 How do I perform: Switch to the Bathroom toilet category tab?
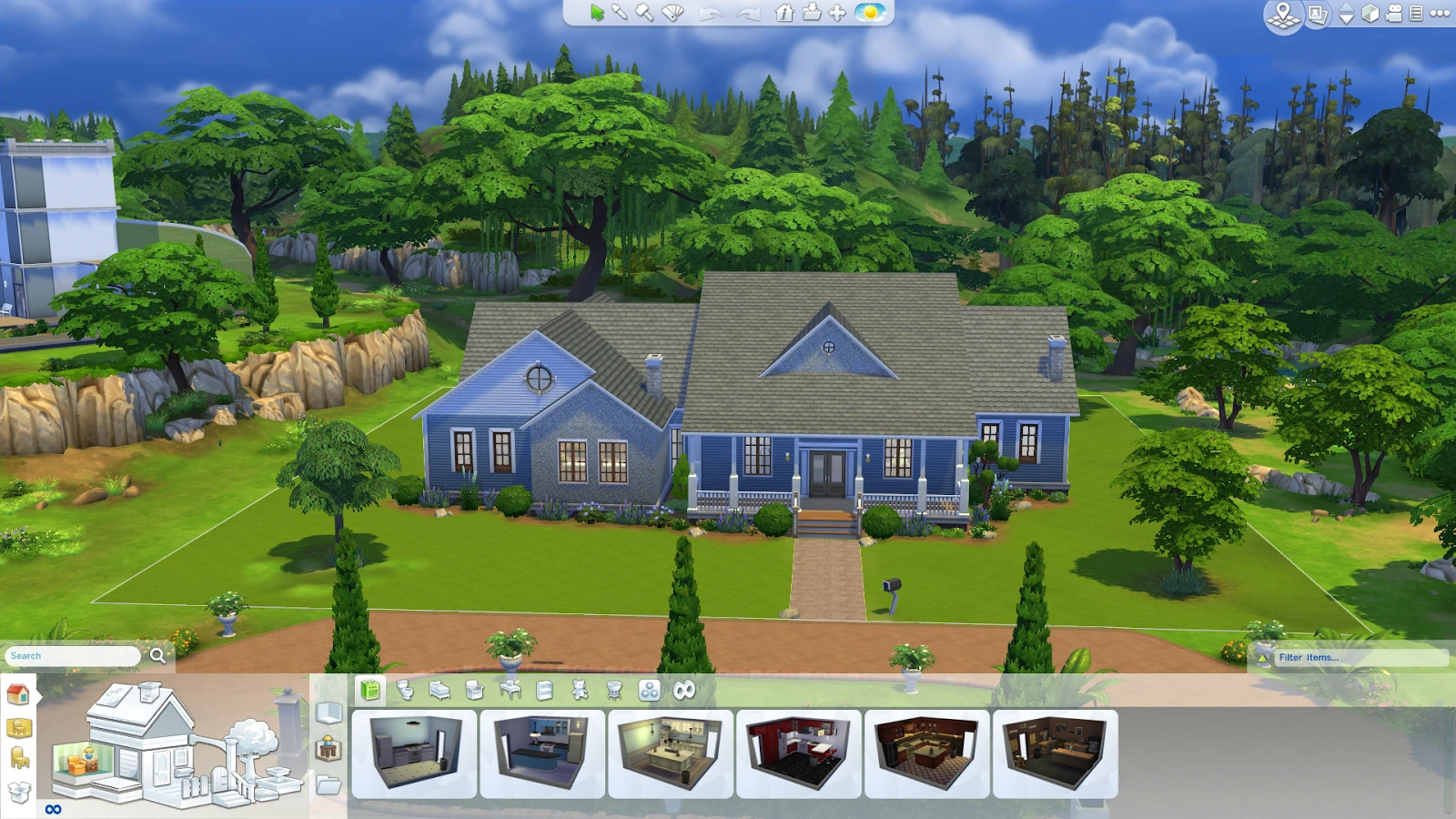point(405,691)
